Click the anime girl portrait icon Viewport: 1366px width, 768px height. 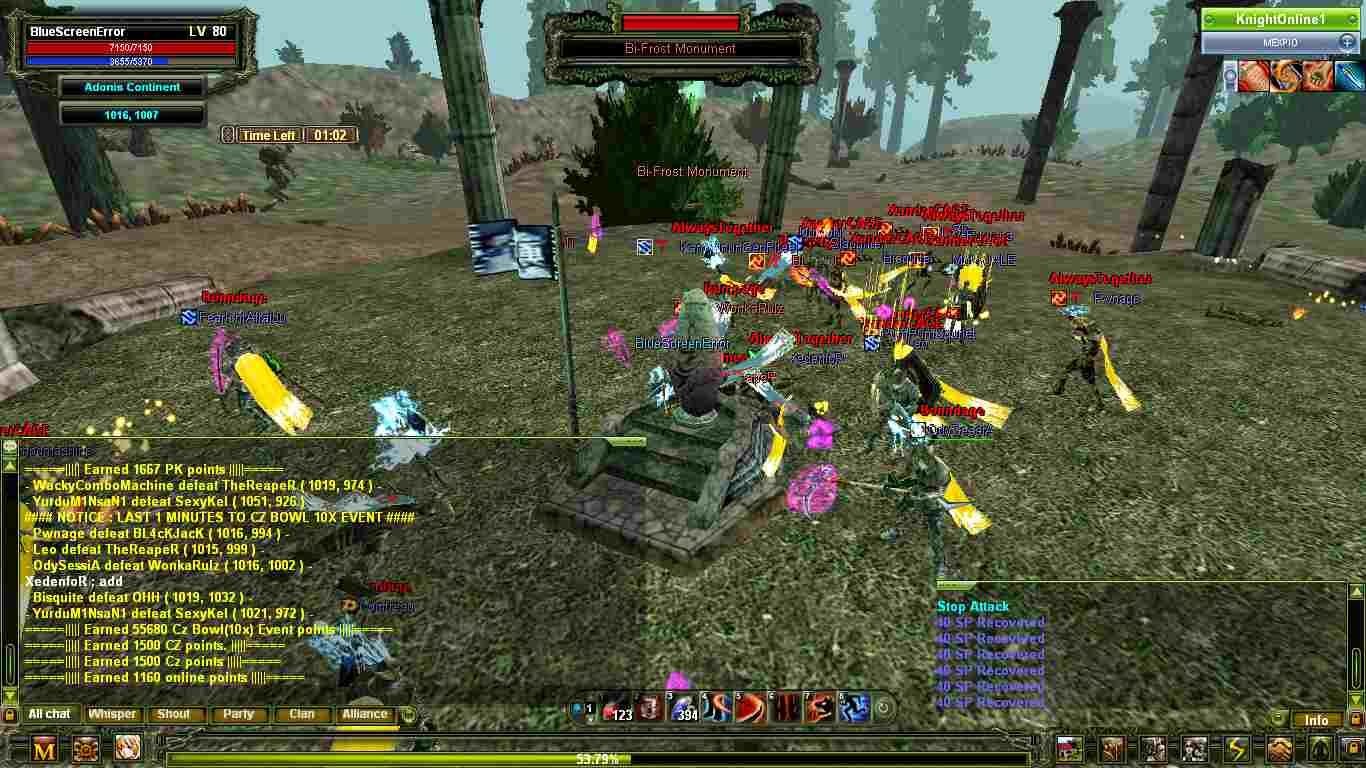tap(127, 748)
